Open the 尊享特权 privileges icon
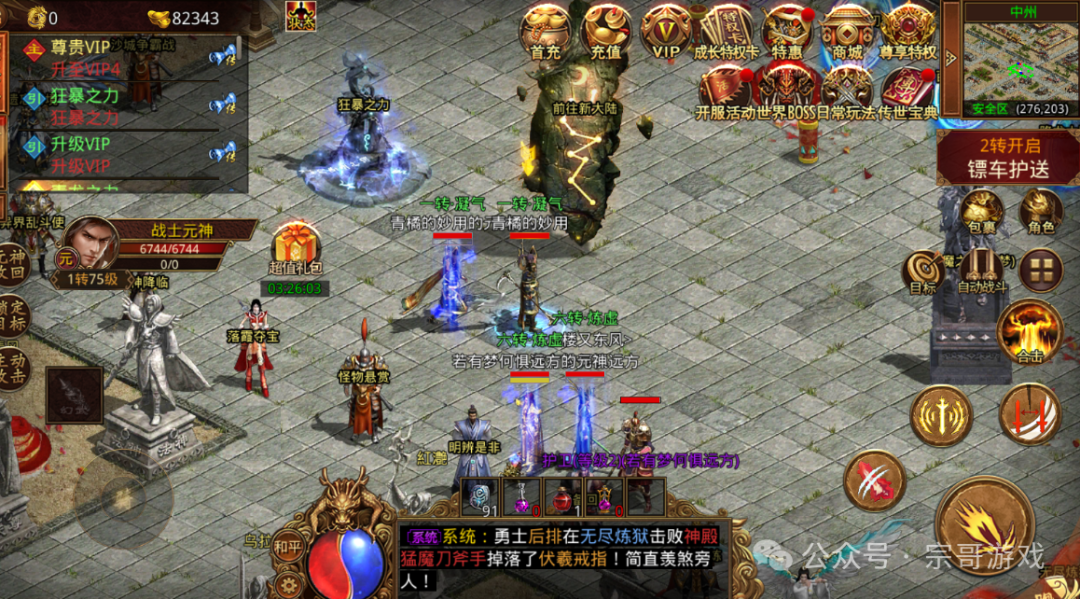Screen dimensions: 1080x599 (x=908, y=30)
